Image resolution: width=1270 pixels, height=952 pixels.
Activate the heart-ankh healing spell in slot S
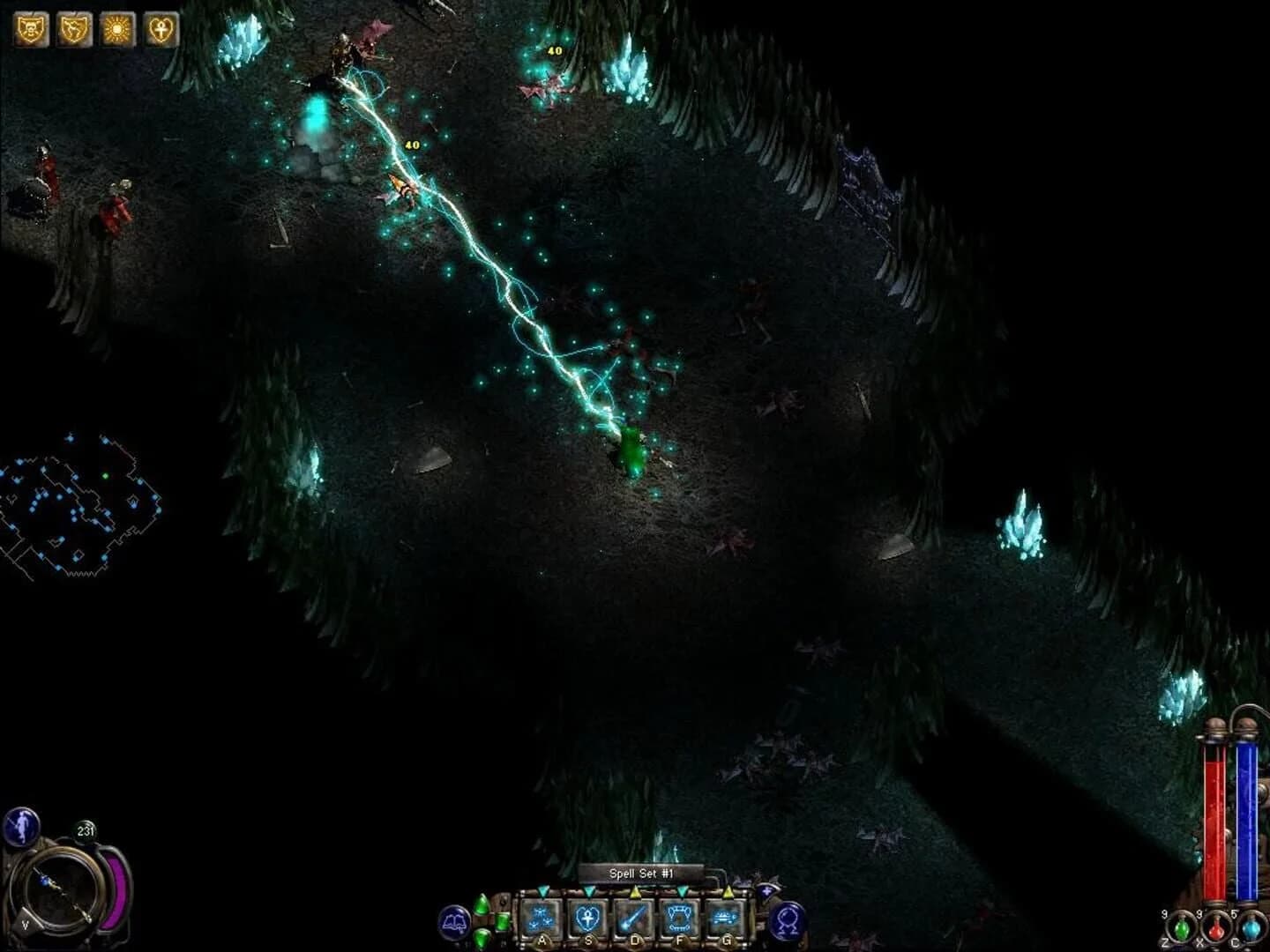[588, 917]
